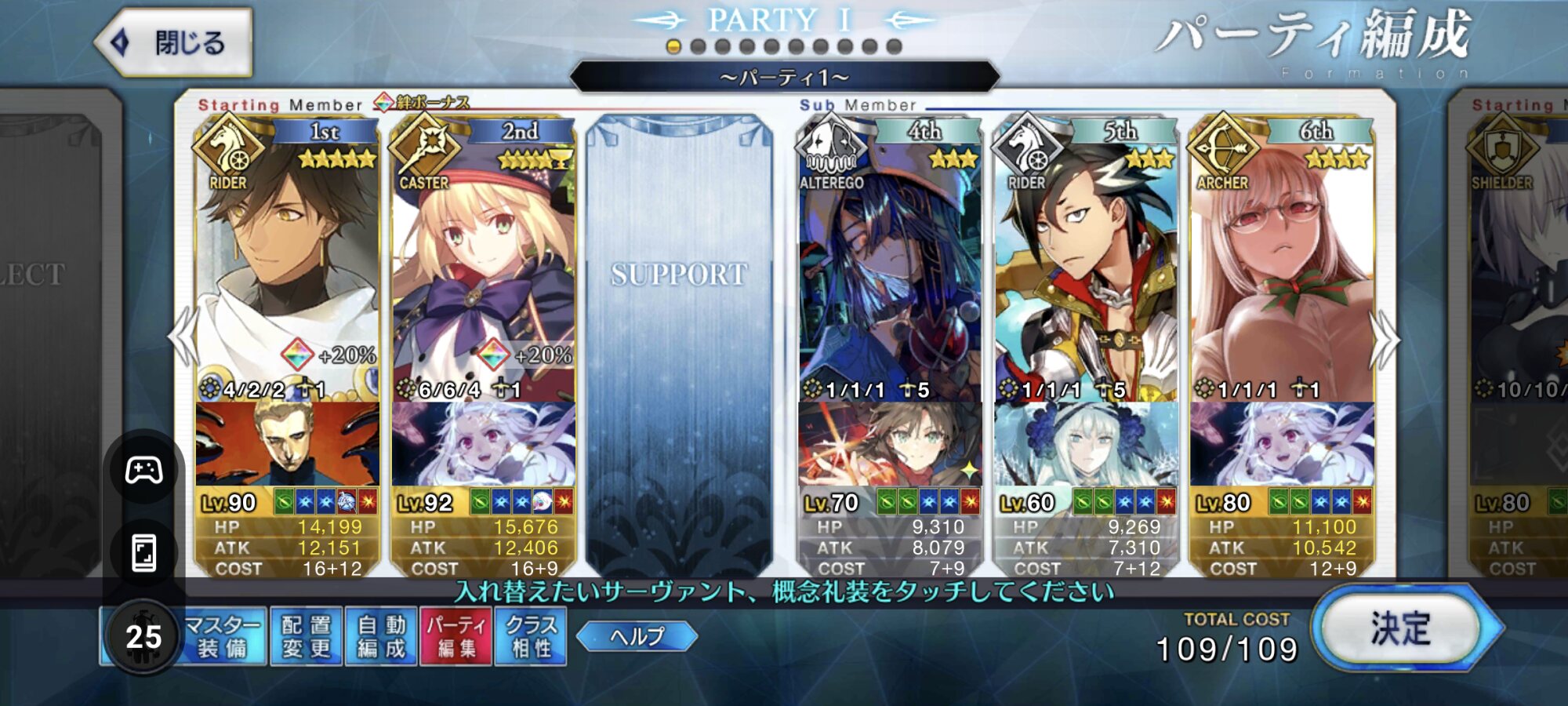Choose the empty SUPPORT slot
Screen dimensions: 1568x706
[679, 345]
